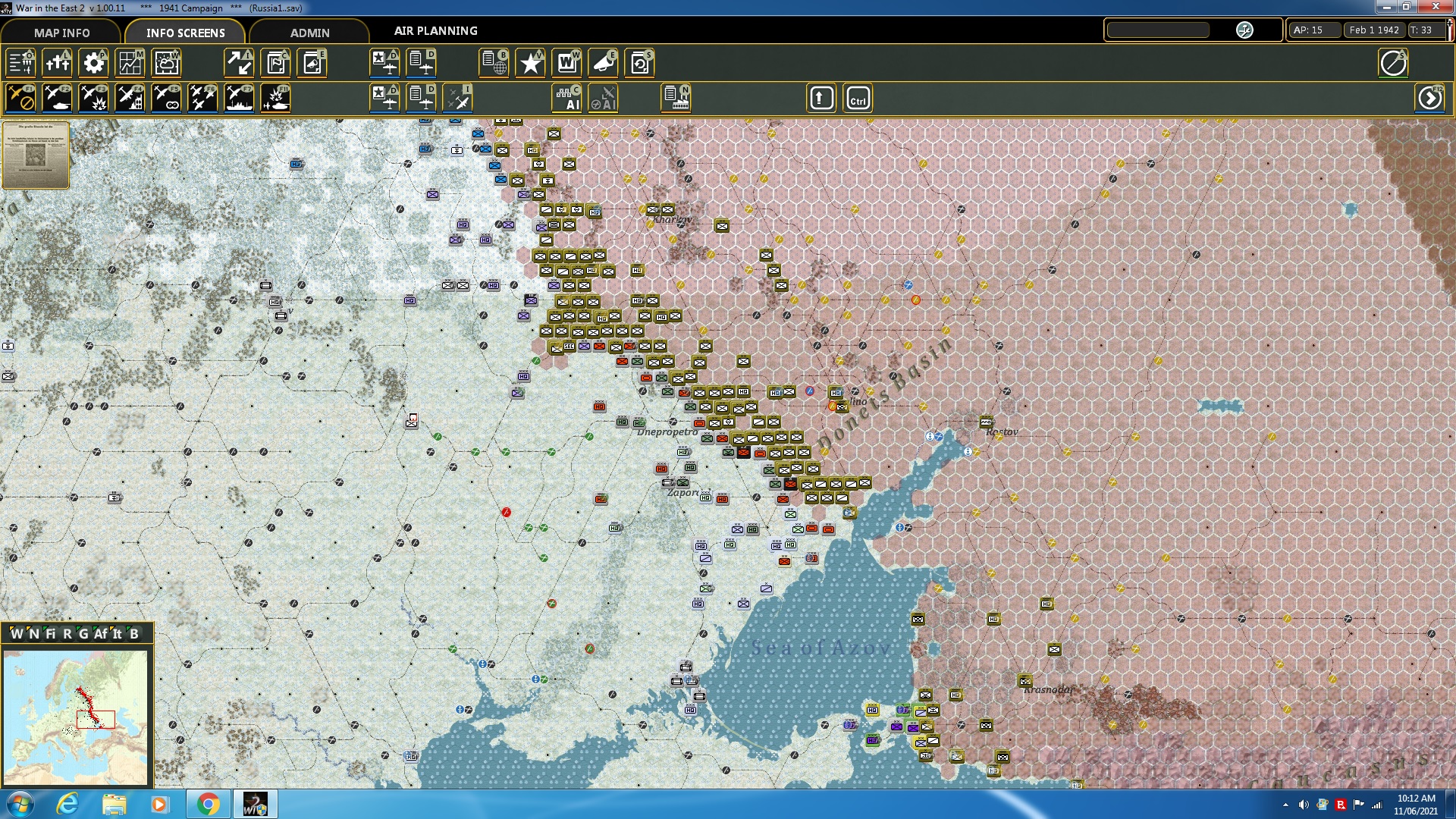
Task: Click the newspaper thumbnail at top left
Action: [x=36, y=155]
